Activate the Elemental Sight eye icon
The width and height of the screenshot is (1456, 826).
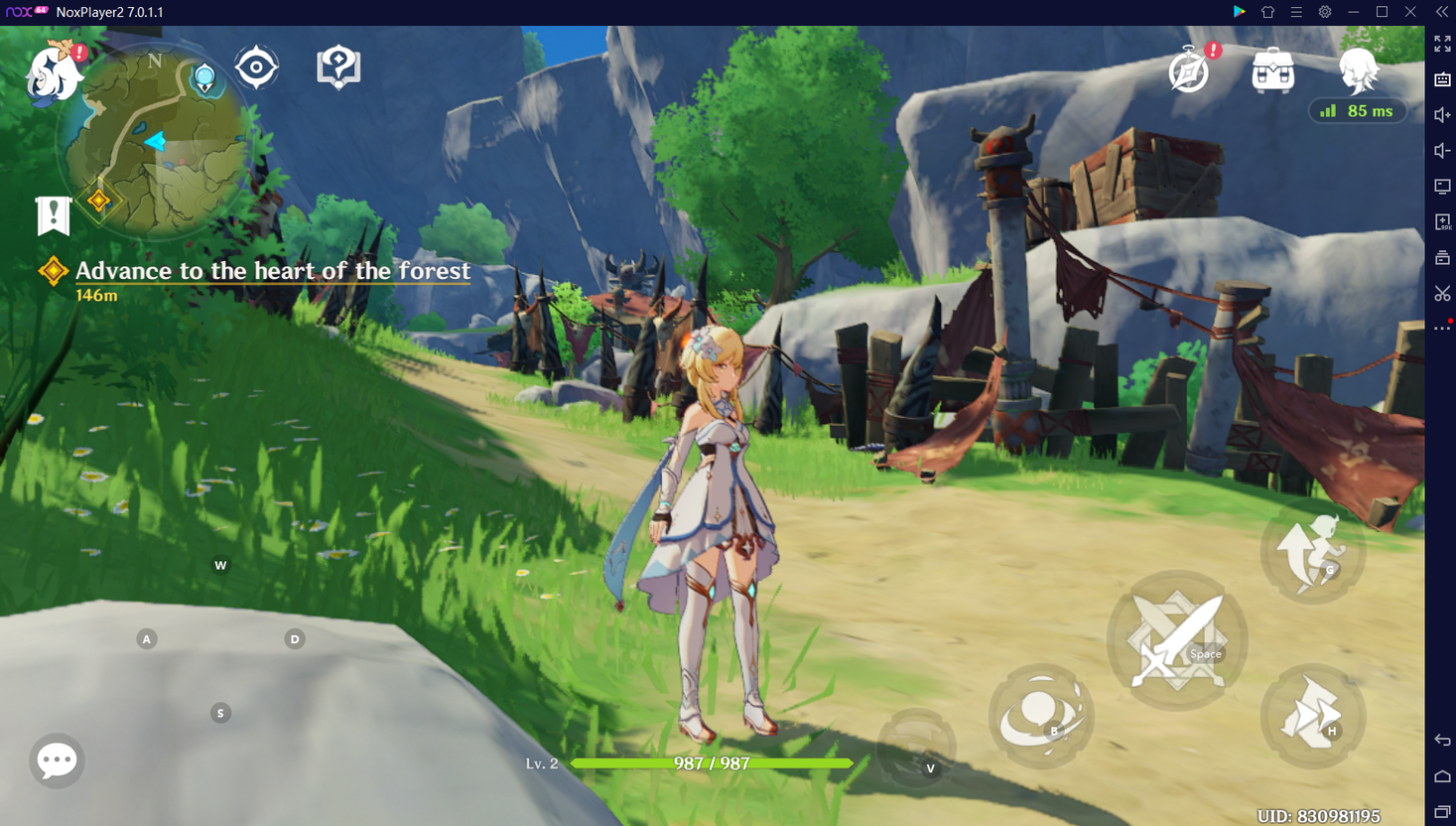[256, 68]
